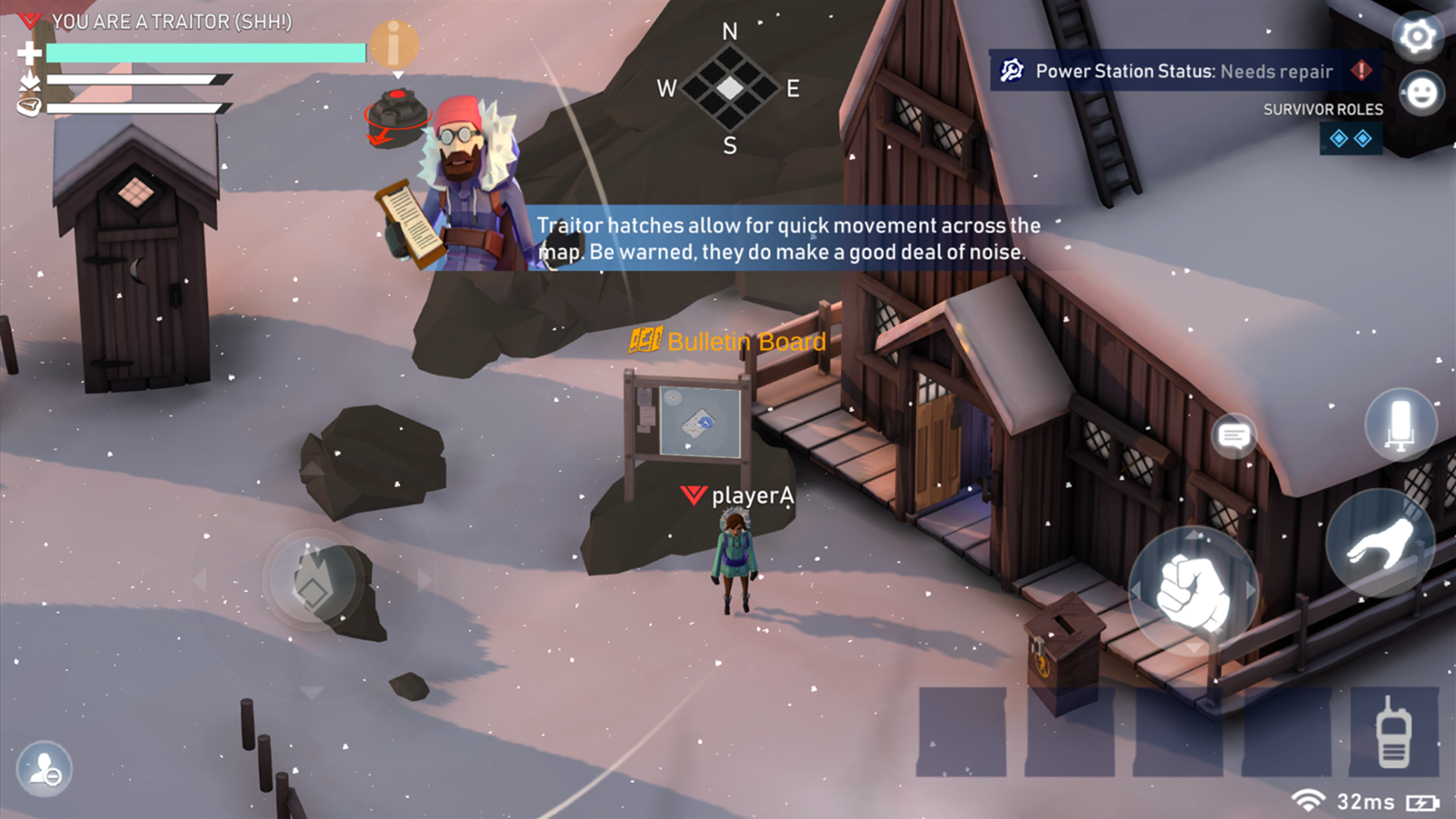This screenshot has width=1456, height=819.
Task: Click the Power Station repair warning icon
Action: click(1362, 71)
